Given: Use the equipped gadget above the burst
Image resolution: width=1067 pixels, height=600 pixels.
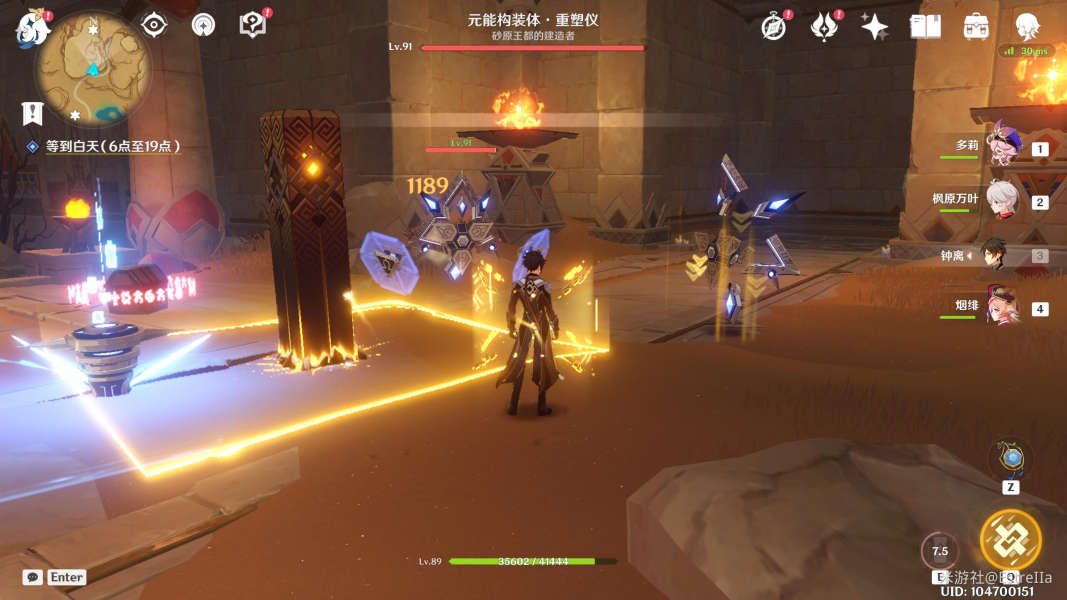Looking at the screenshot, I should (1011, 460).
